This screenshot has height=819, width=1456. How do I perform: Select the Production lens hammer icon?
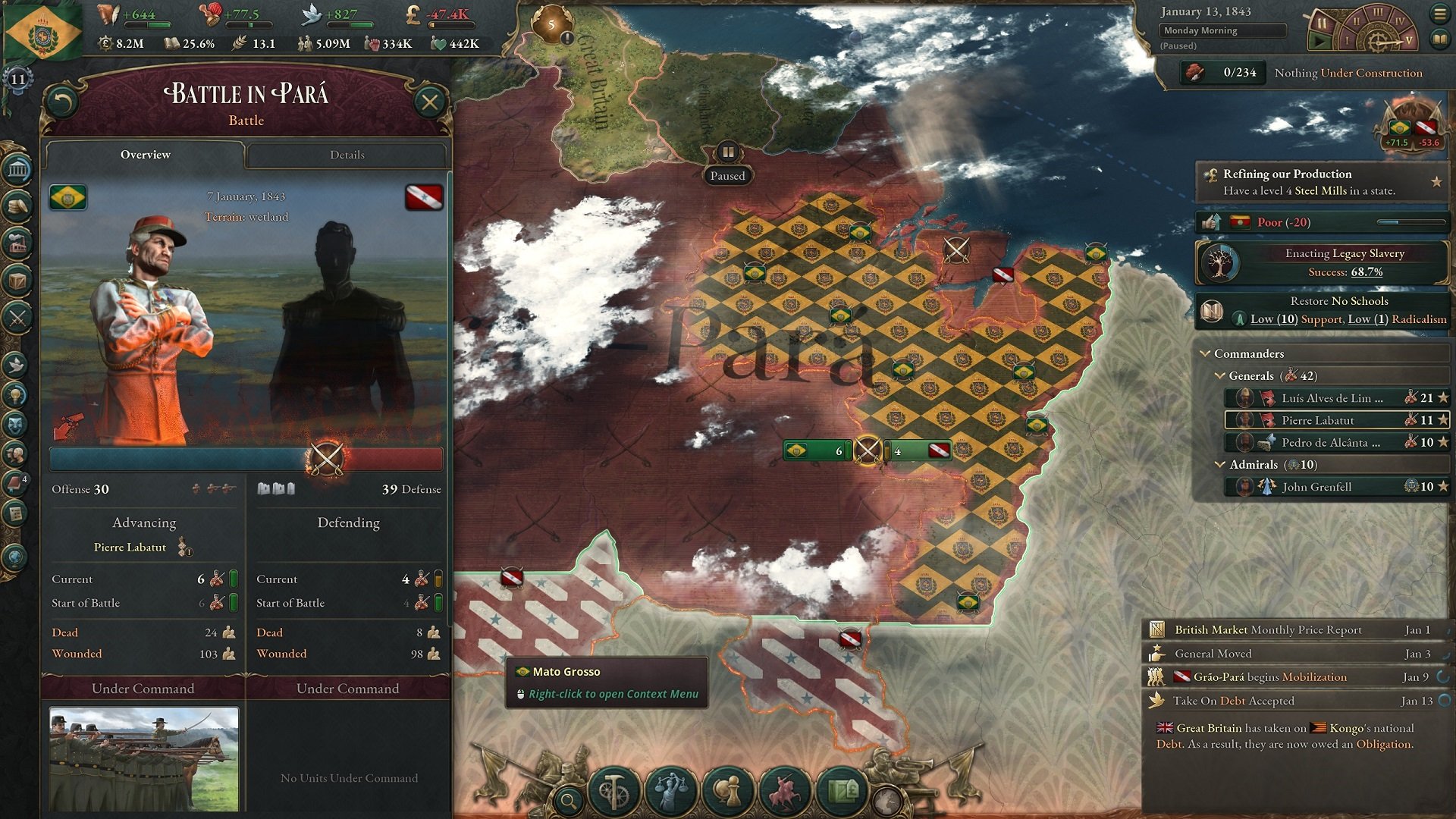click(613, 790)
